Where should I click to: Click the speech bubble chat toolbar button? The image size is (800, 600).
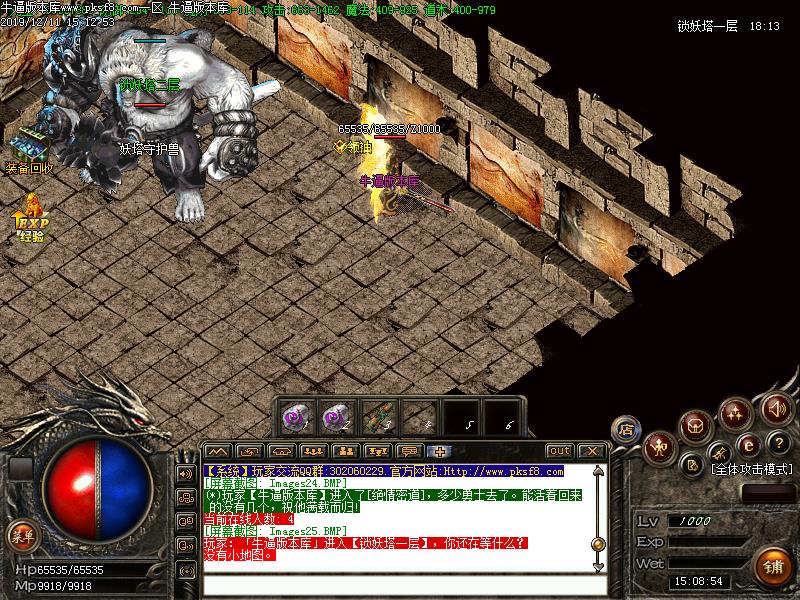pos(409,451)
